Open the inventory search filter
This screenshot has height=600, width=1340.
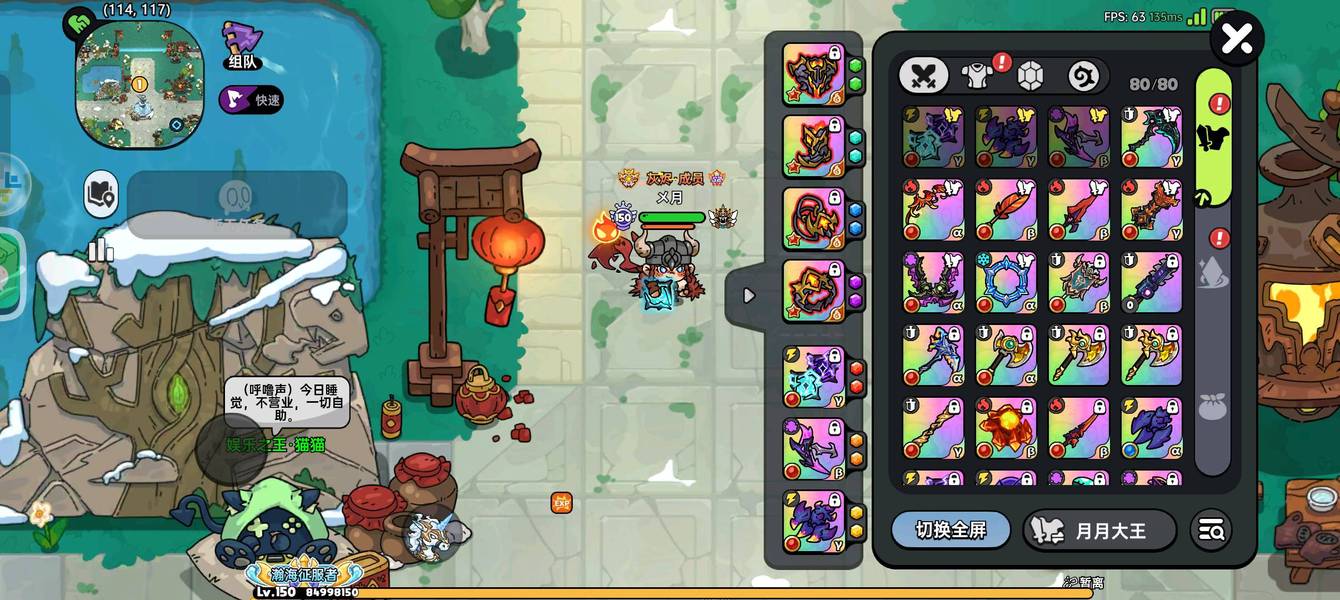pyautogui.click(x=1211, y=530)
